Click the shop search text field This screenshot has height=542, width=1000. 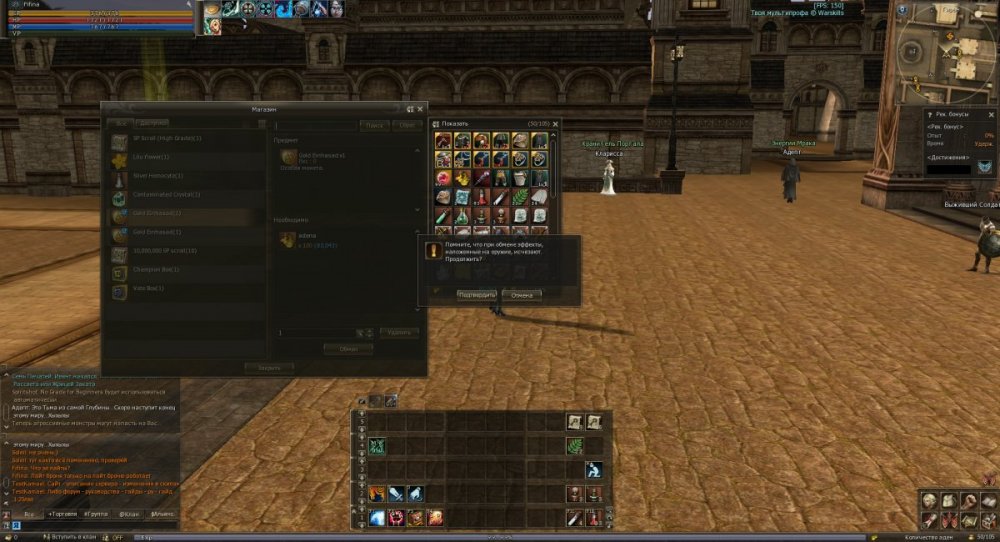315,126
